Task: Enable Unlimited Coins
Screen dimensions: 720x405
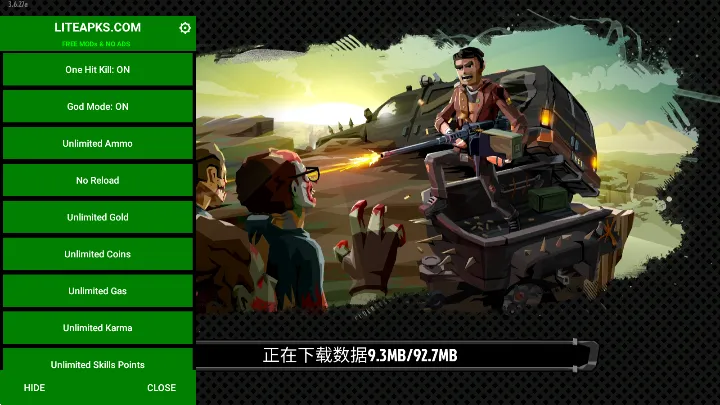Action: [98, 254]
